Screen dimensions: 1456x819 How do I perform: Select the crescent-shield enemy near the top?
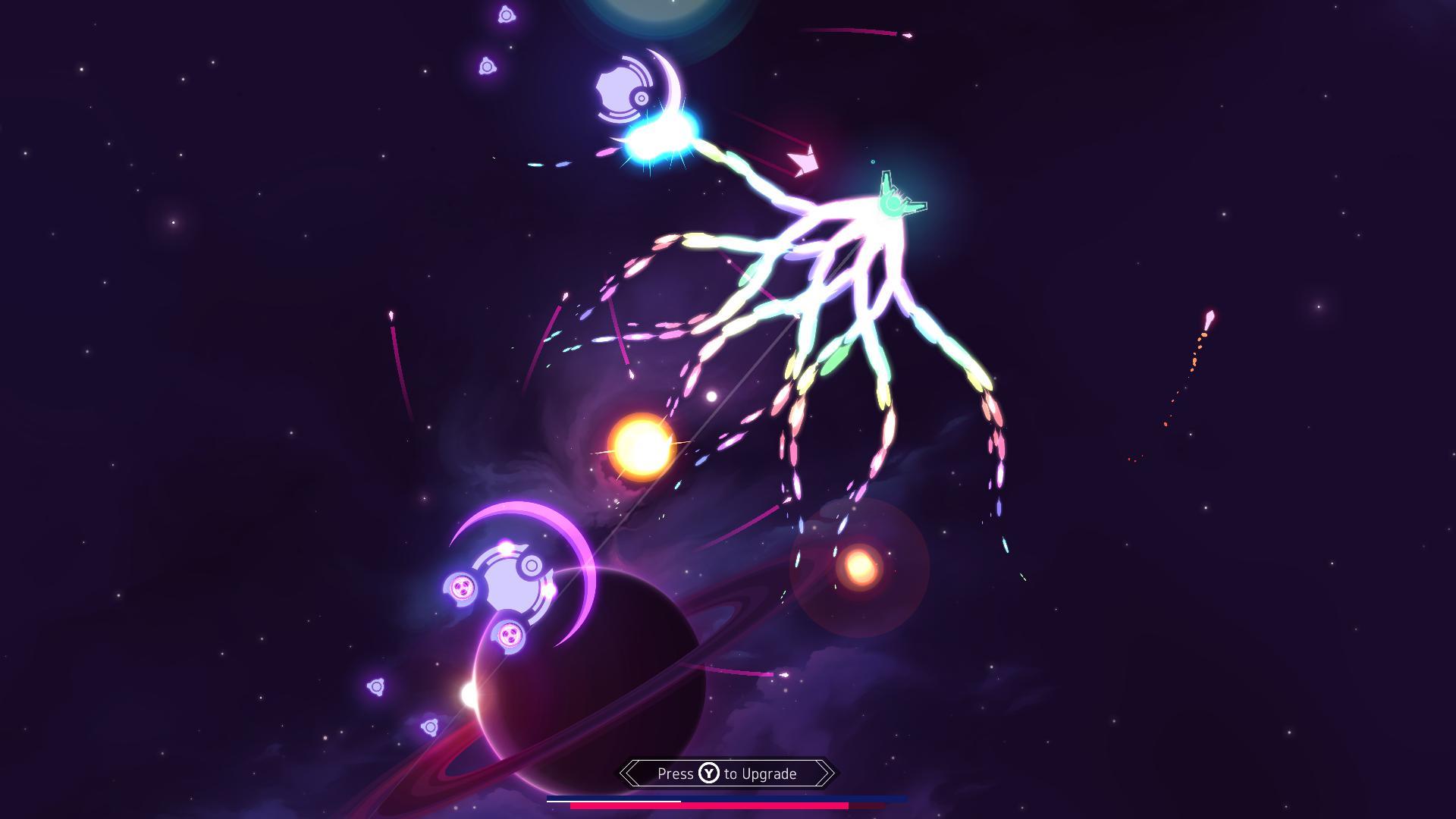[622, 87]
